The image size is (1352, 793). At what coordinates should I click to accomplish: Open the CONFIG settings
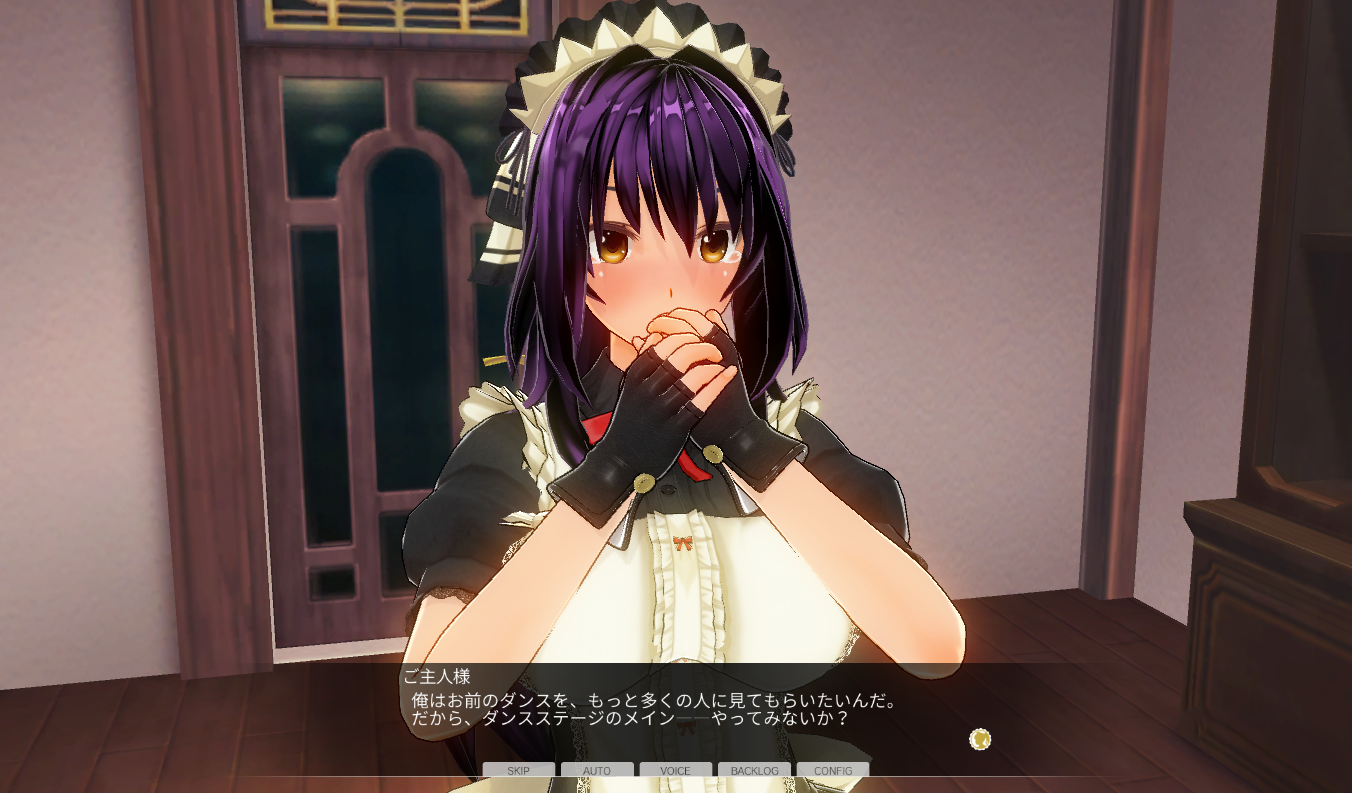[833, 770]
